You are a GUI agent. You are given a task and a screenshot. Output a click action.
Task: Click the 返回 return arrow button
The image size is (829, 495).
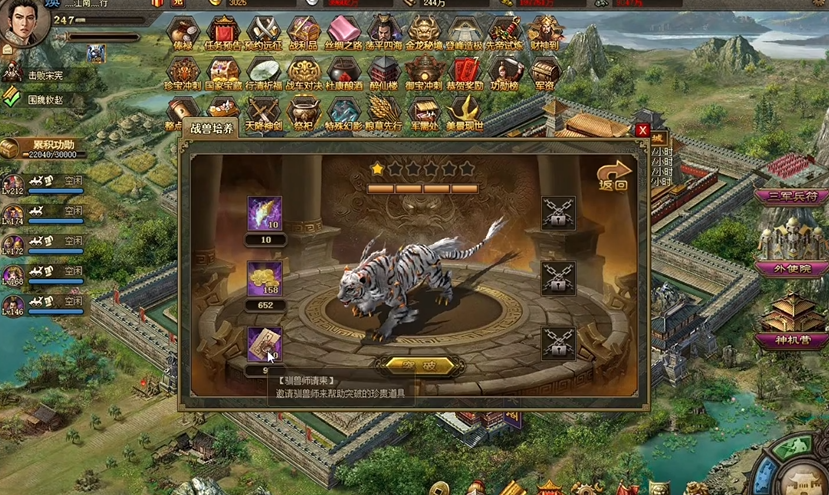[x=612, y=175]
